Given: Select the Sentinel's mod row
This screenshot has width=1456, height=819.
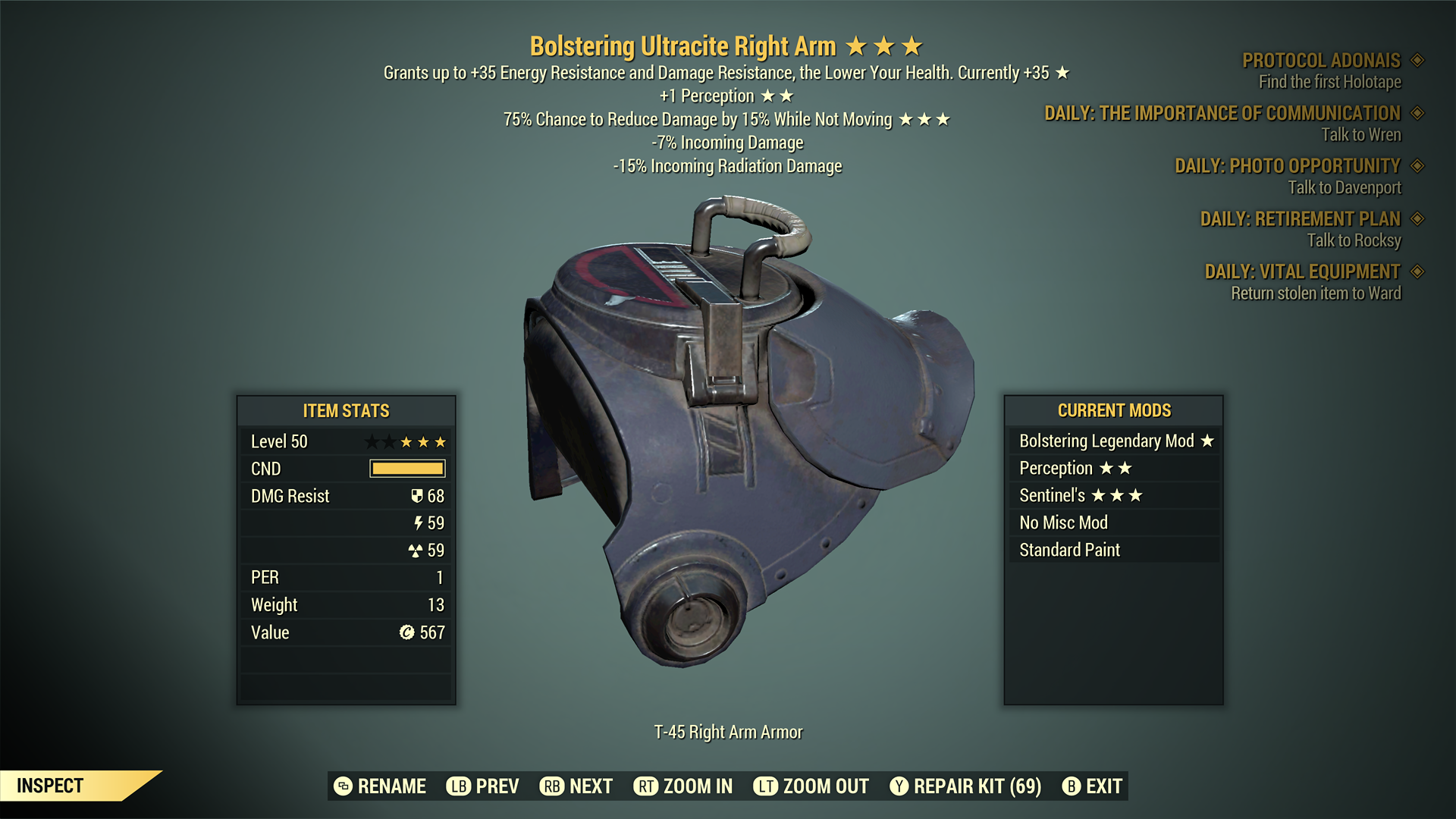Looking at the screenshot, I should (1115, 496).
